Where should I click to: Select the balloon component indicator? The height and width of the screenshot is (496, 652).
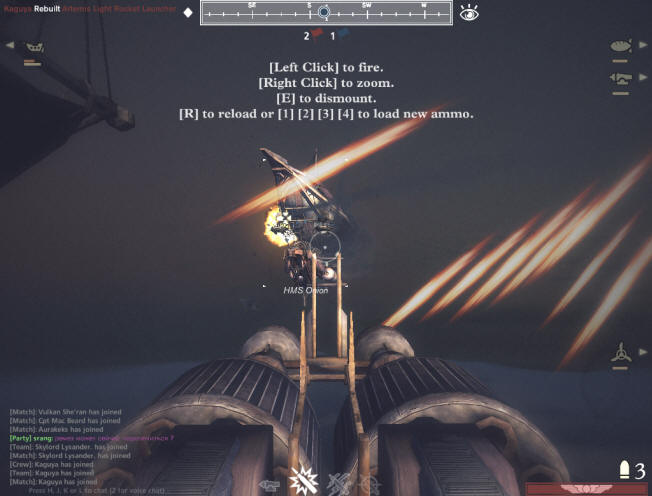[x=620, y=46]
